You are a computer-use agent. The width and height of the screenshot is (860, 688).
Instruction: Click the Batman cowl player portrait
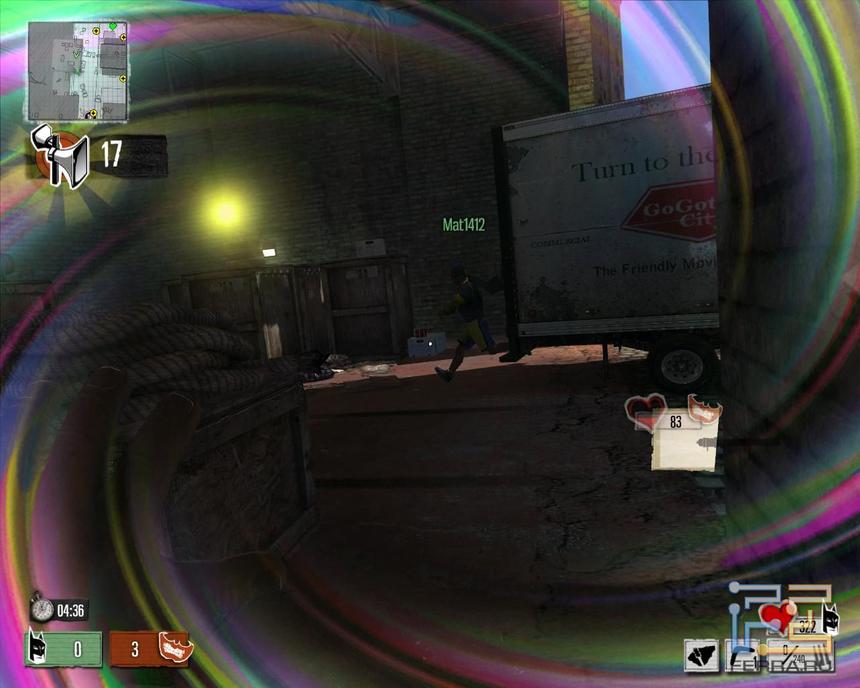[829, 619]
